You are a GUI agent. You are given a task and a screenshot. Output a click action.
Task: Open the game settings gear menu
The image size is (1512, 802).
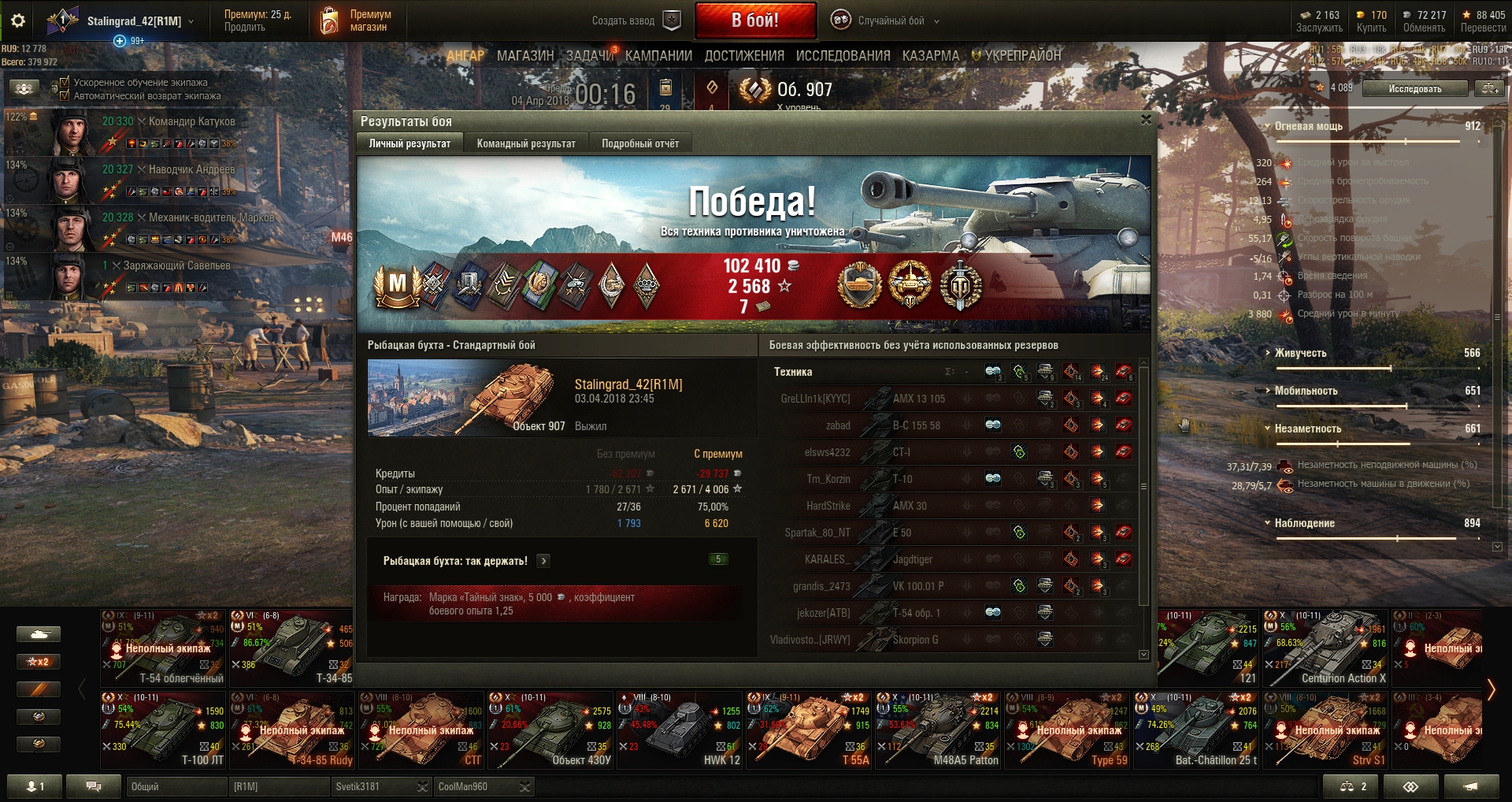(x=18, y=20)
